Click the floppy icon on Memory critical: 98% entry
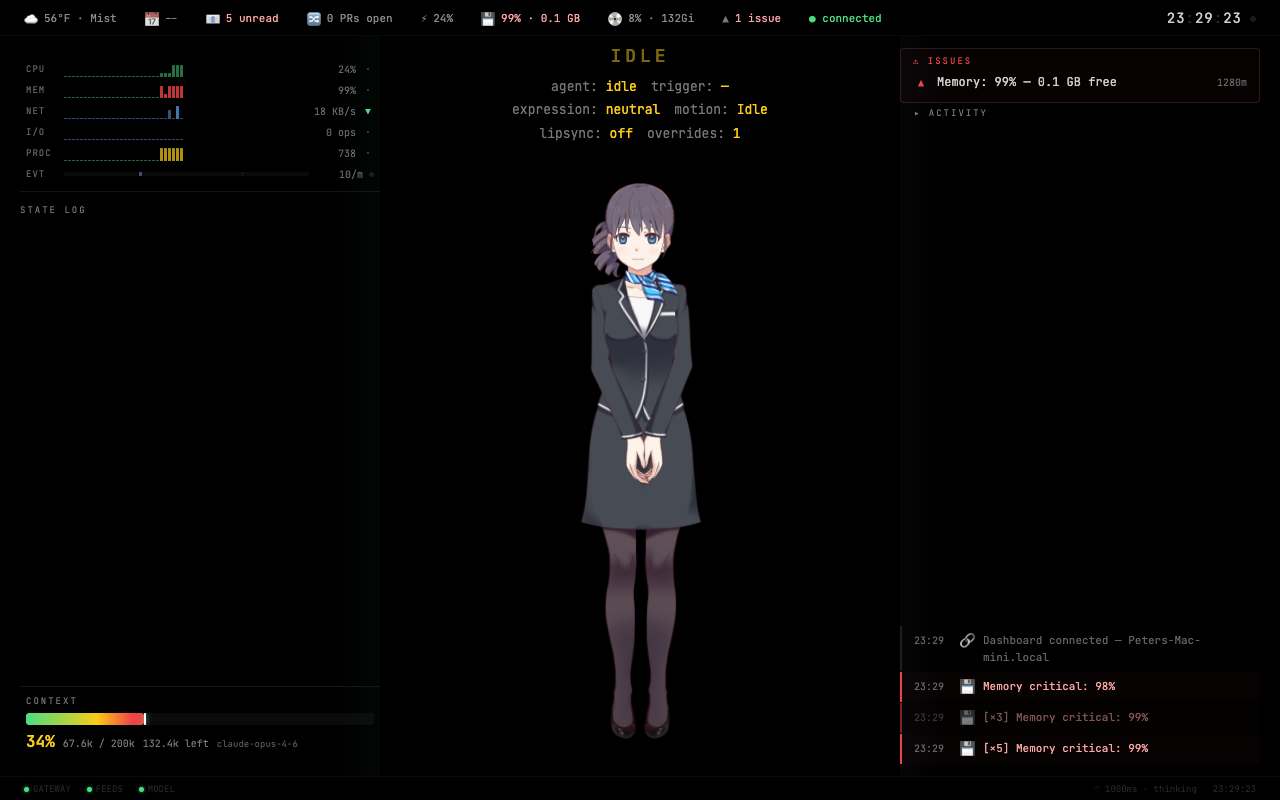The height and width of the screenshot is (800, 1280). (967, 686)
